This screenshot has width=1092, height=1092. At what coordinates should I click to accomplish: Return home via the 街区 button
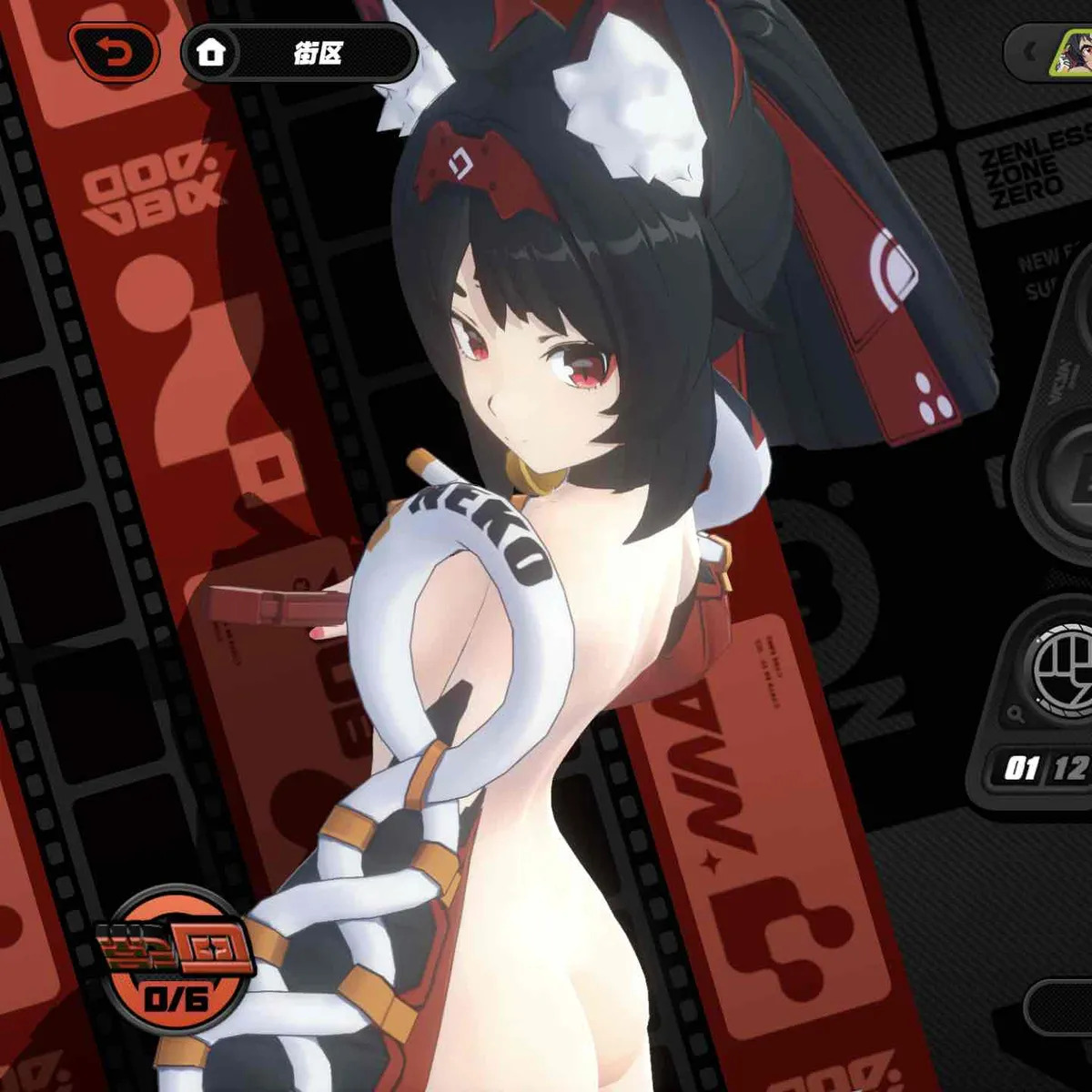[x=298, y=54]
